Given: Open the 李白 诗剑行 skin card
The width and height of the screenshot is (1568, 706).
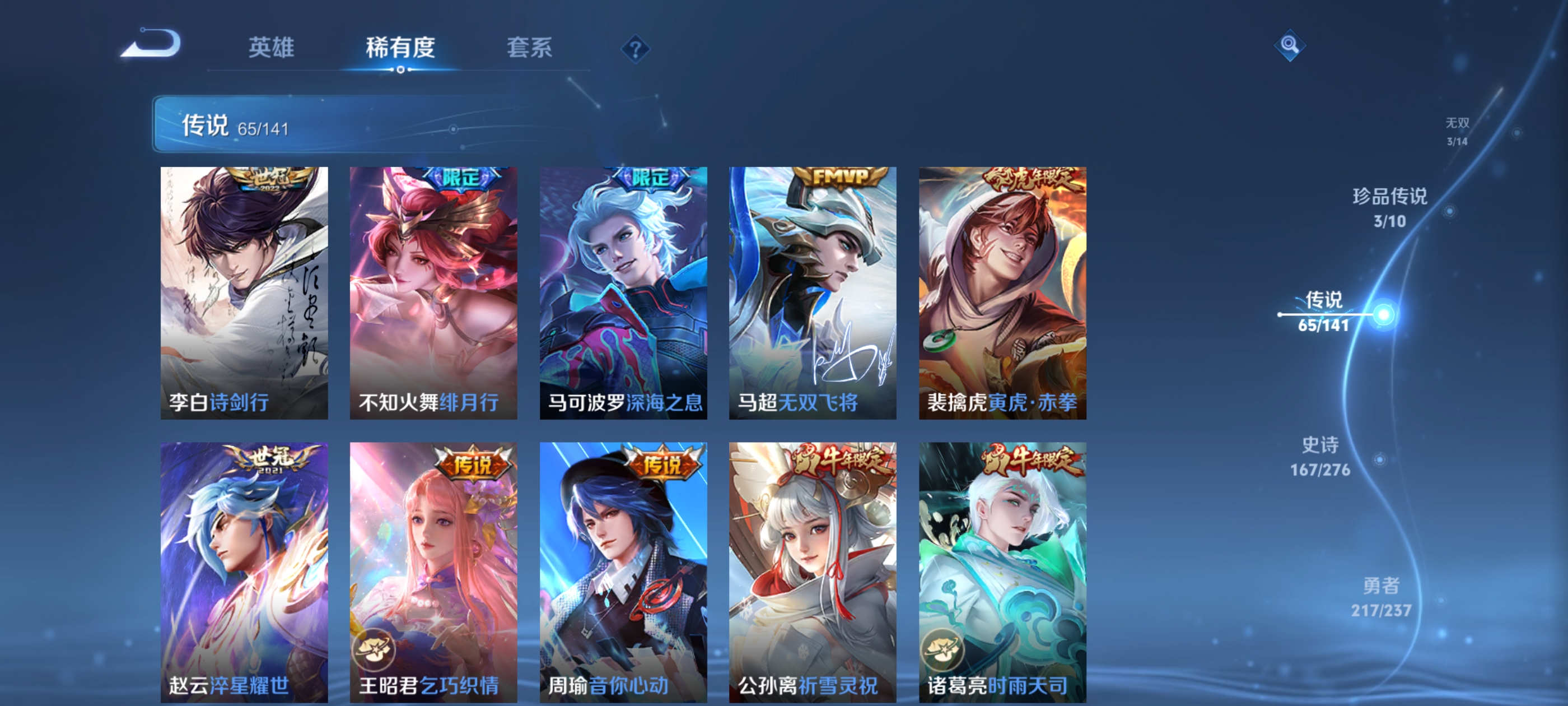Looking at the screenshot, I should tap(244, 292).
